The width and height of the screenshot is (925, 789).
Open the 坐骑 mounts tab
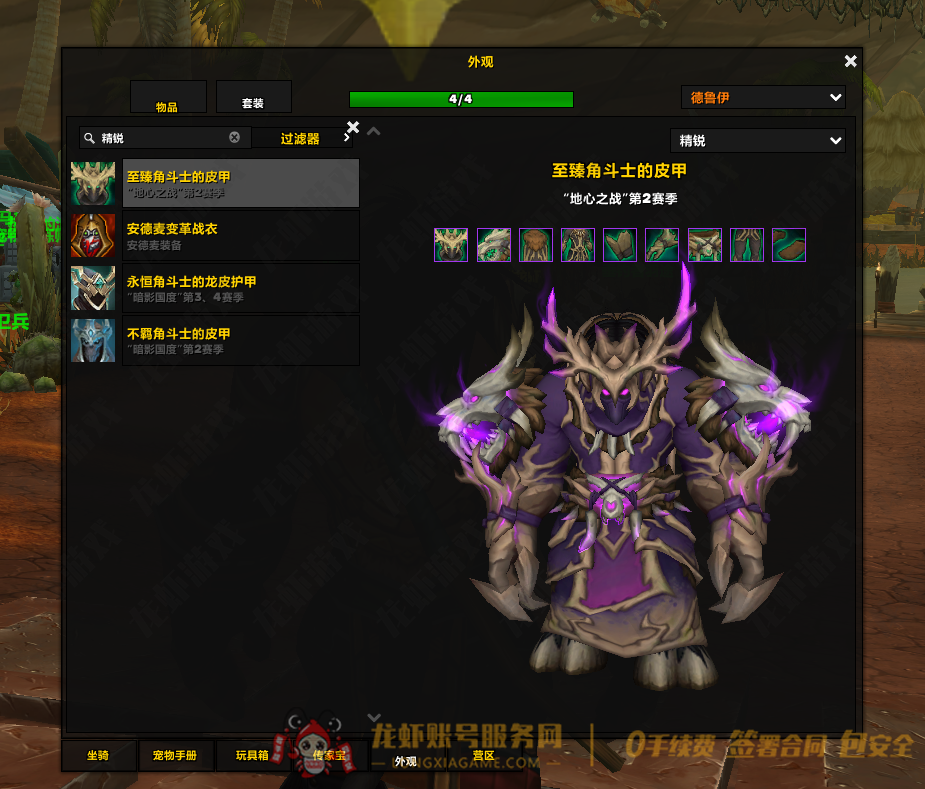point(98,756)
